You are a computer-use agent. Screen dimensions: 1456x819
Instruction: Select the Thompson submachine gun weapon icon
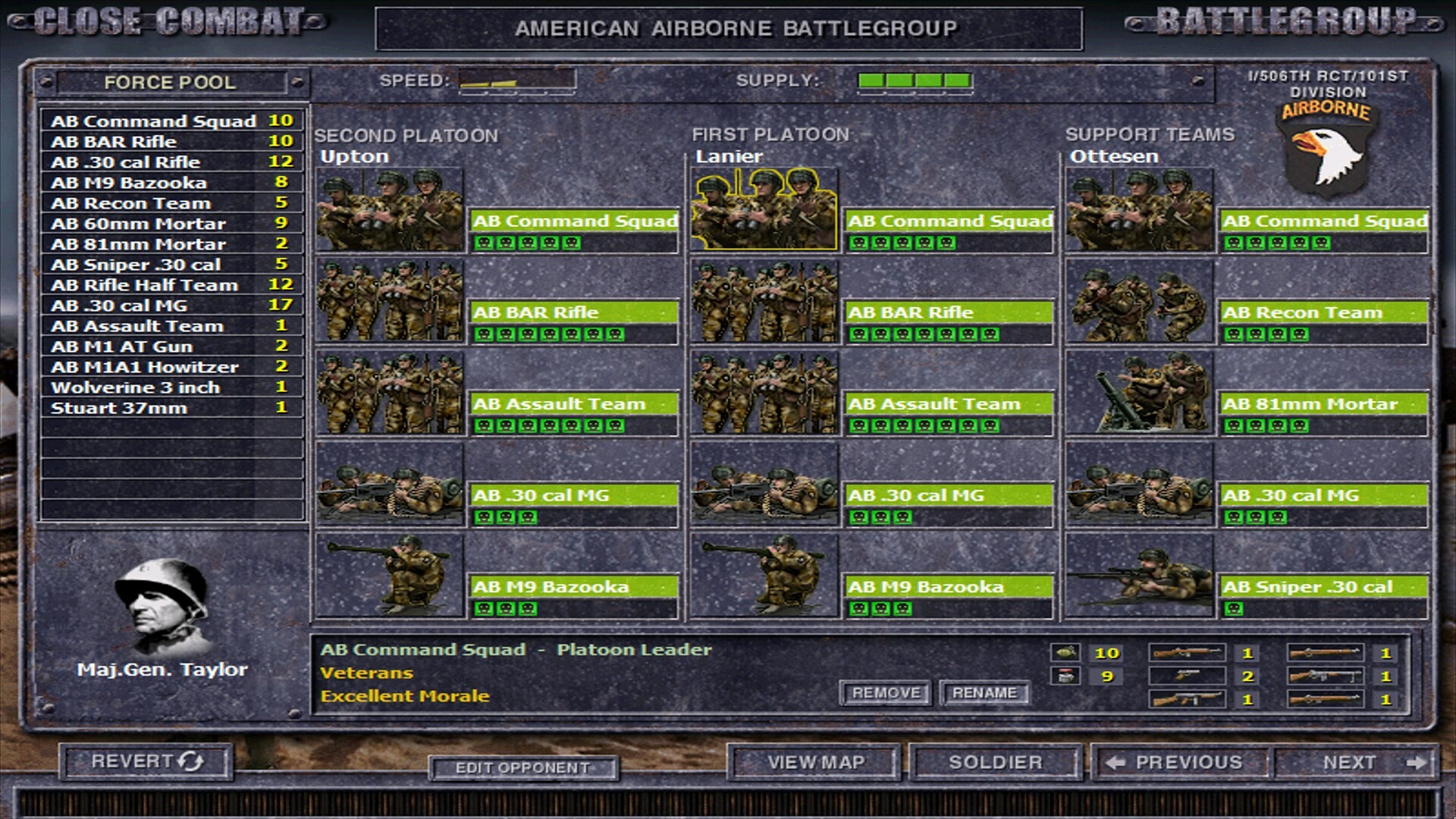[x=1187, y=698]
